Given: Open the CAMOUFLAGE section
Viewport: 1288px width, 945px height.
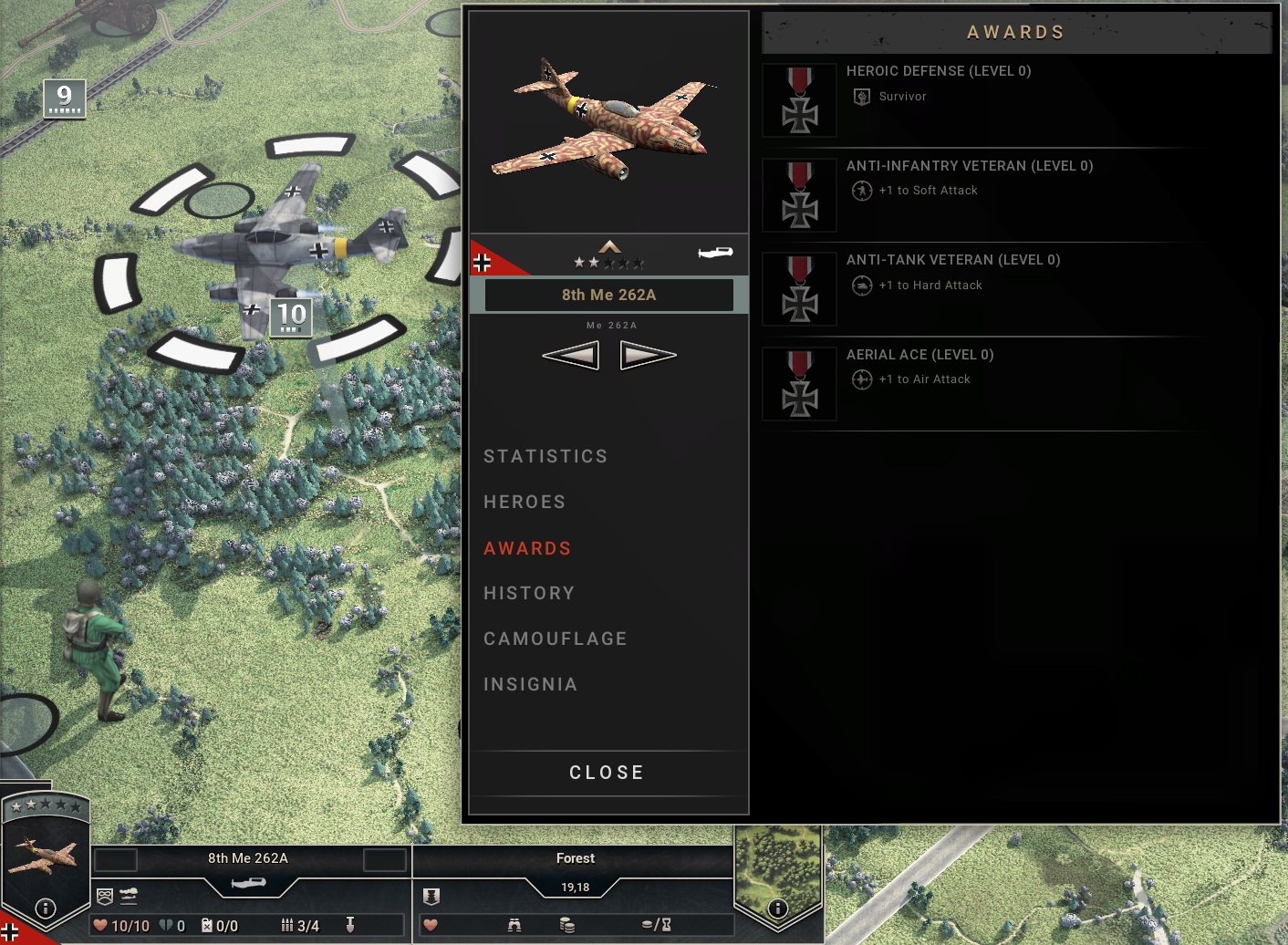Looking at the screenshot, I should click(555, 639).
